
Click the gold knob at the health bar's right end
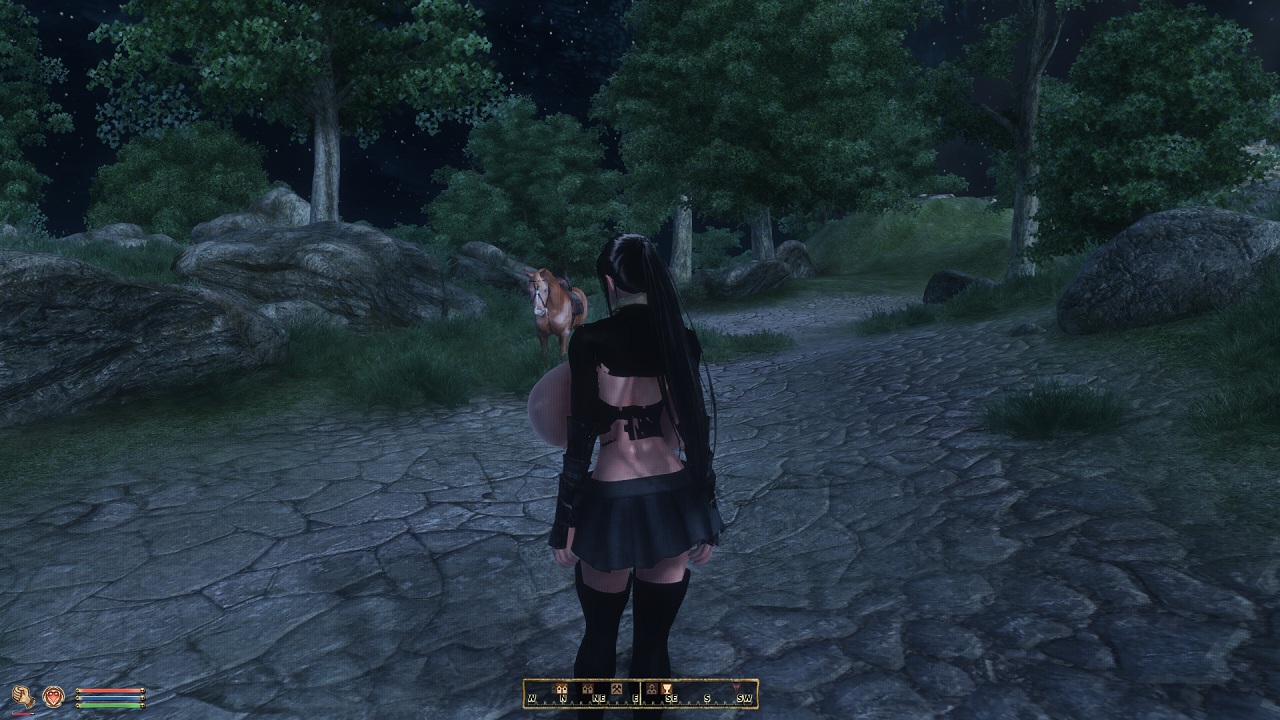(x=143, y=690)
